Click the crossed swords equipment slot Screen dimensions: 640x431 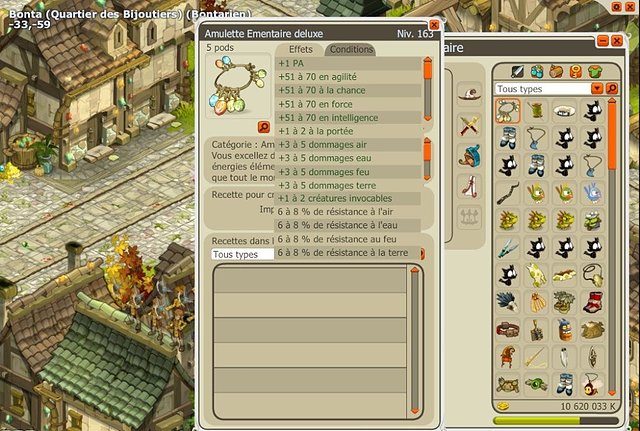(469, 125)
